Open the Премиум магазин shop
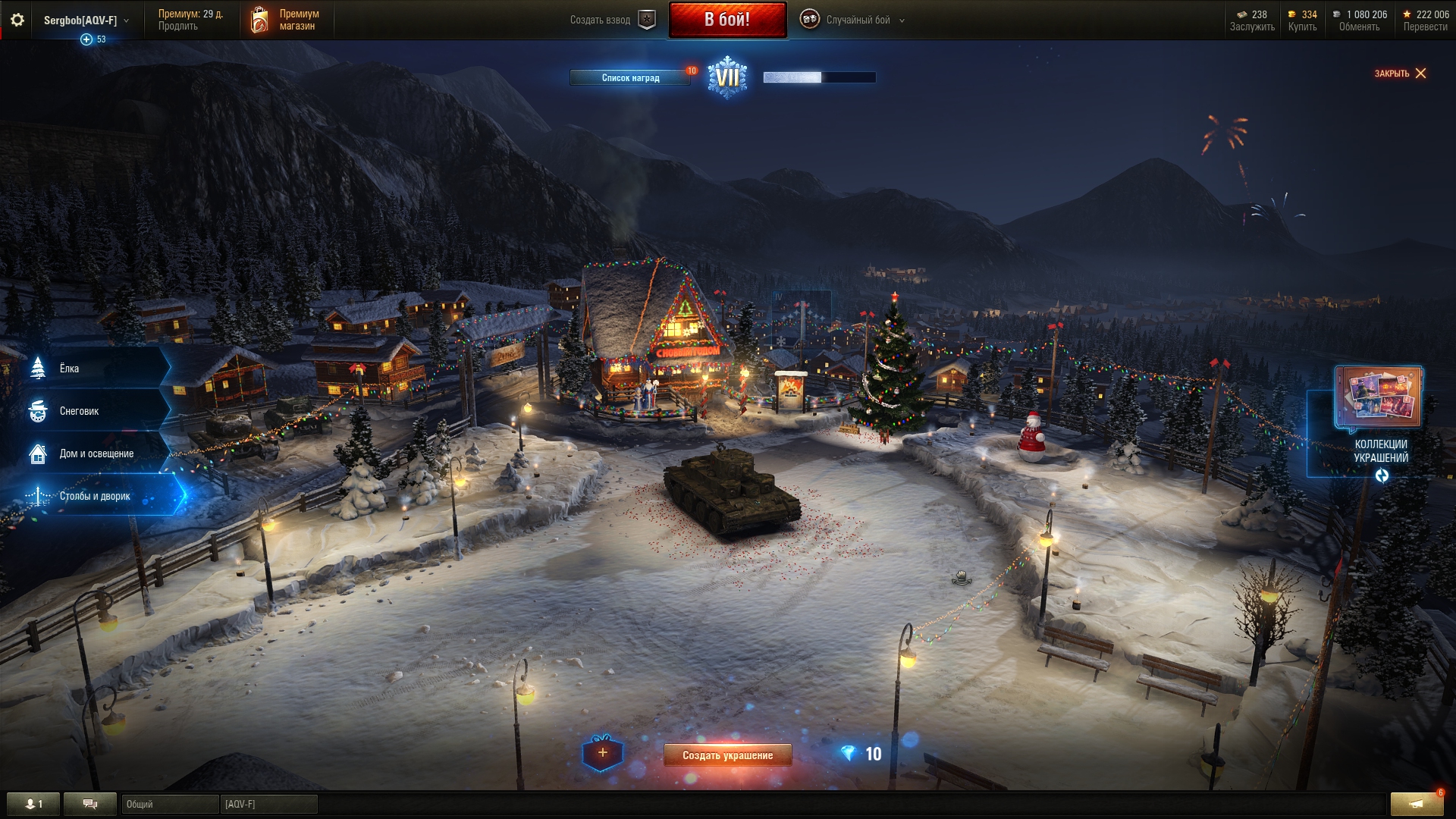Image resolution: width=1456 pixels, height=819 pixels. tap(287, 20)
